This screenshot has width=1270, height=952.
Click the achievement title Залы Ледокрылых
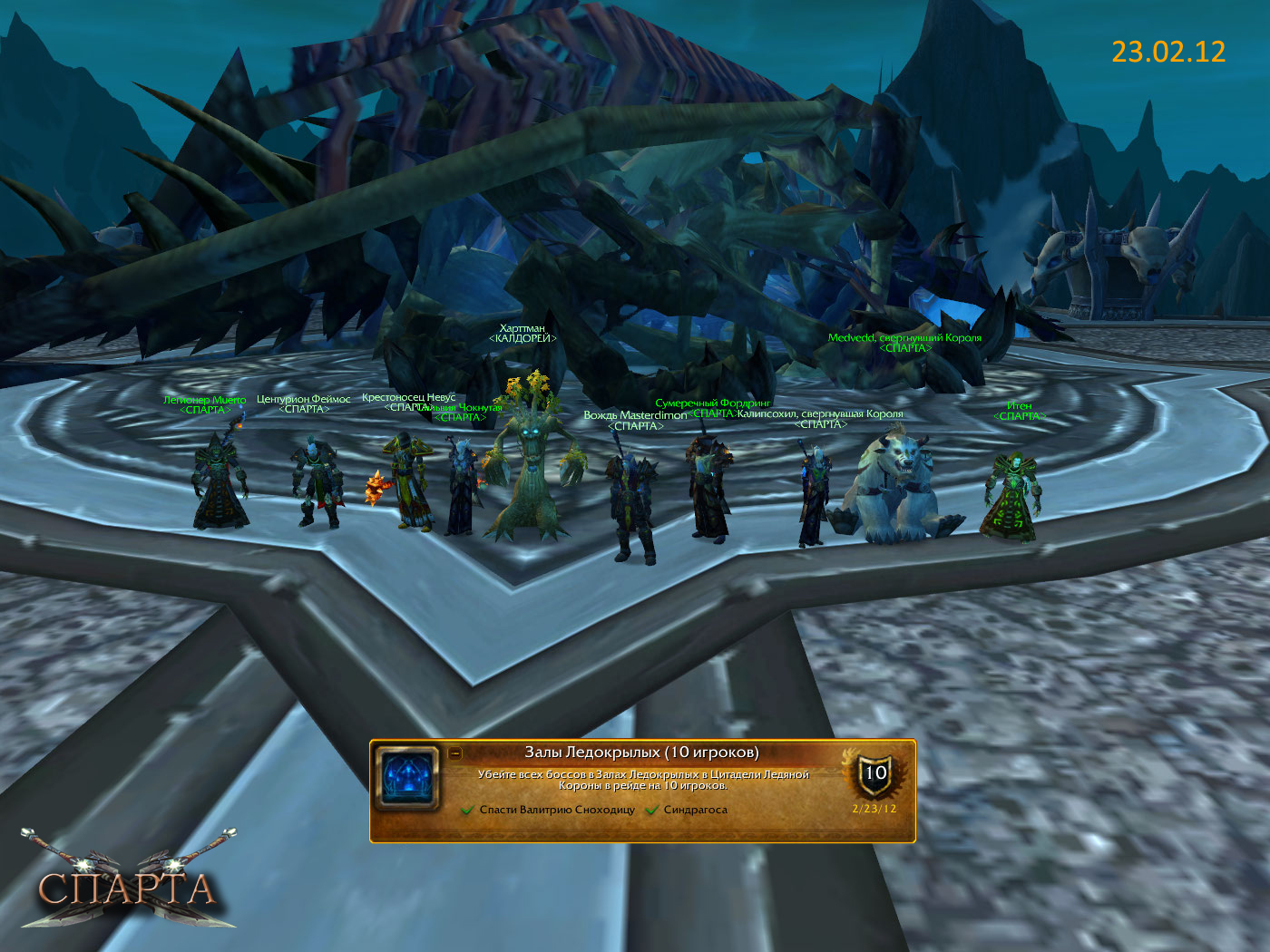click(x=641, y=752)
